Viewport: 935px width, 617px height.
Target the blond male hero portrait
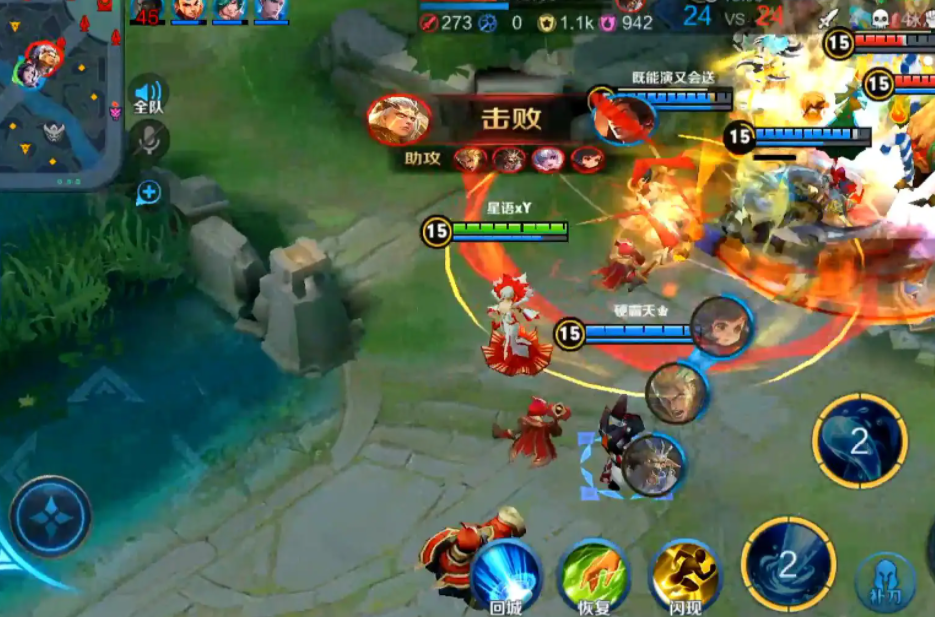pos(676,393)
